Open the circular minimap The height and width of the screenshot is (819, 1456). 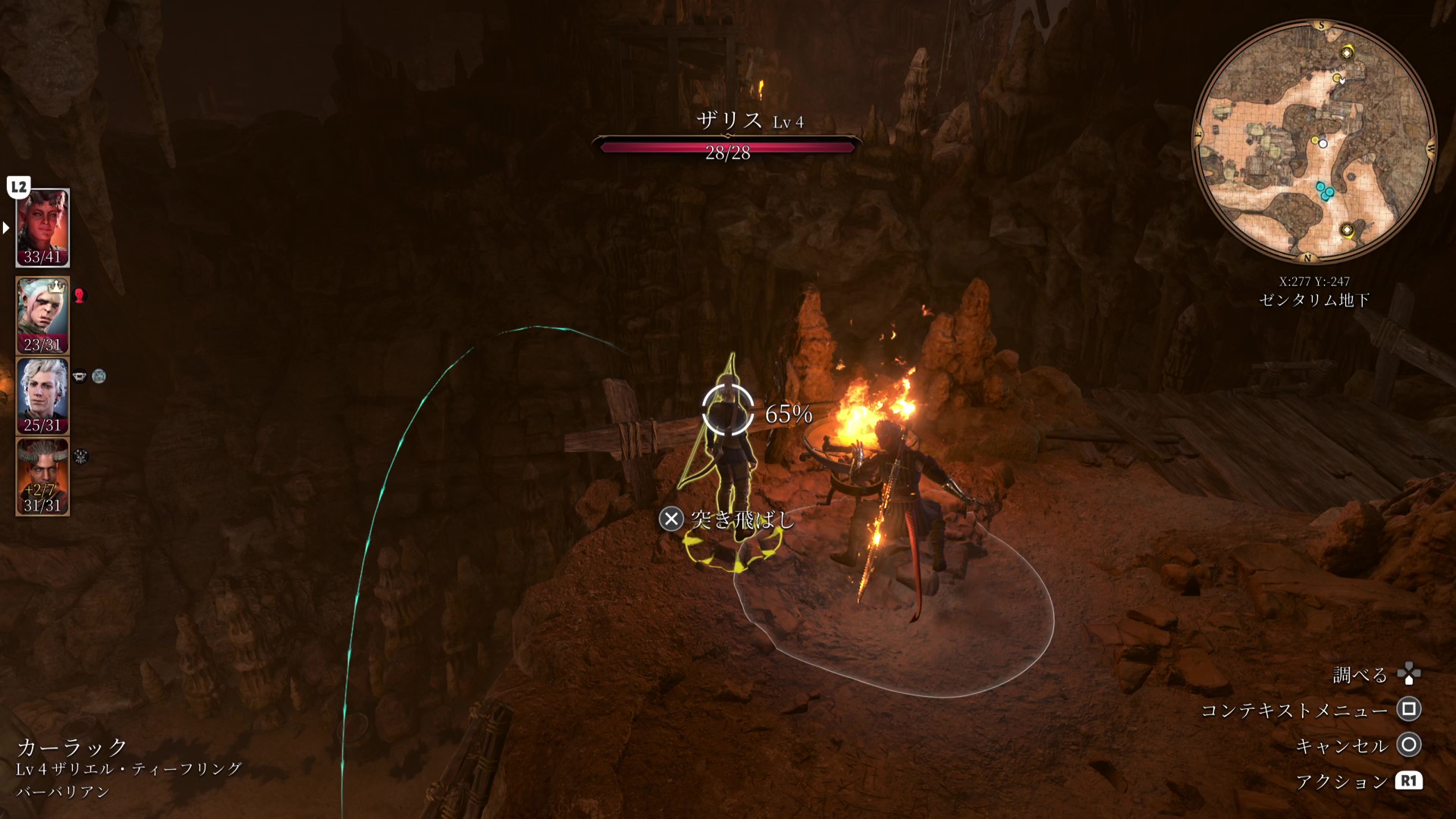(1314, 141)
